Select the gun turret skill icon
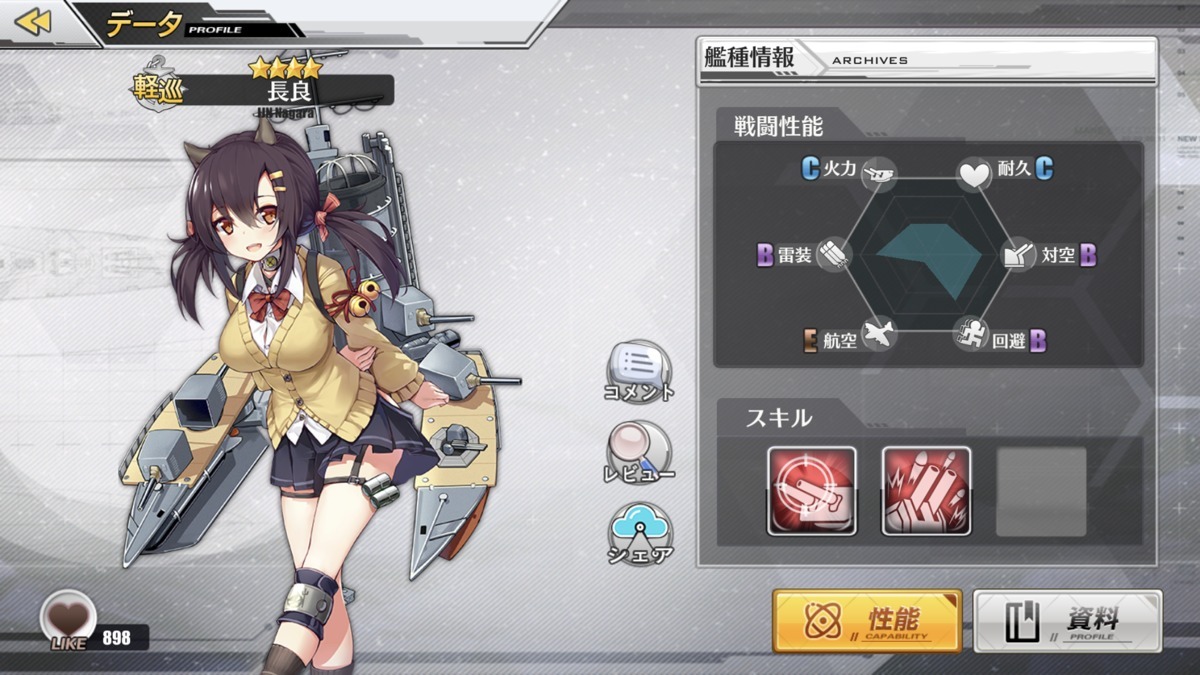This screenshot has height=675, width=1200. pos(811,491)
